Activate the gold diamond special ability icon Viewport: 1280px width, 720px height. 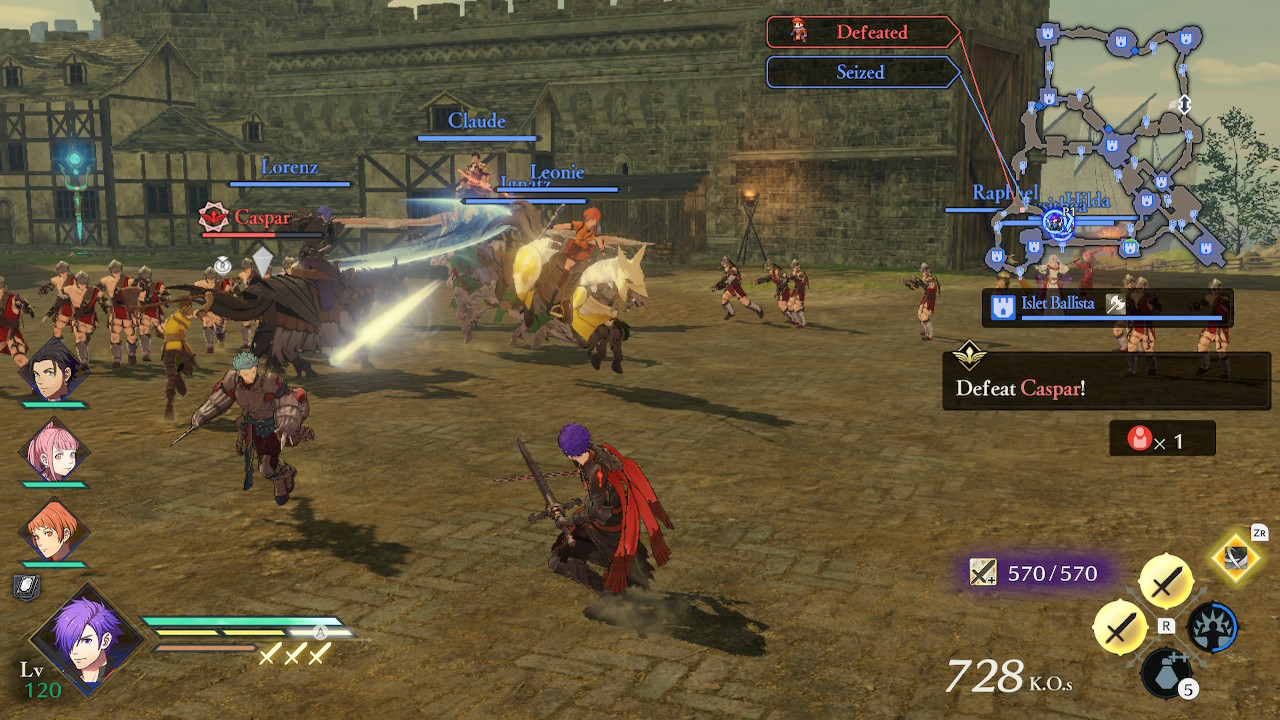[x=1237, y=558]
